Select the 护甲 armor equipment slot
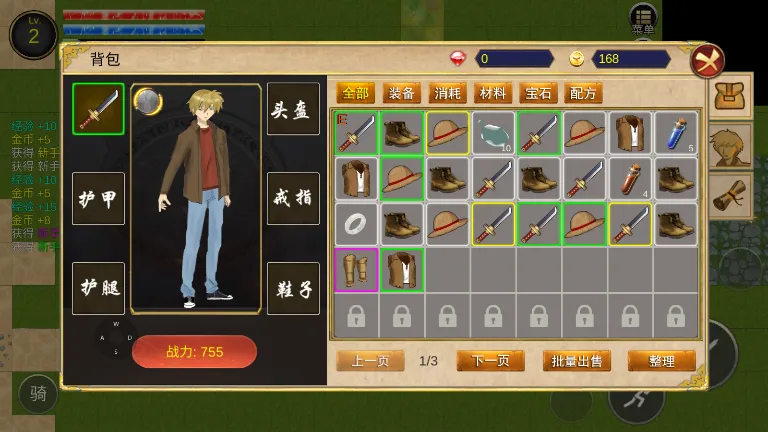 (98, 198)
